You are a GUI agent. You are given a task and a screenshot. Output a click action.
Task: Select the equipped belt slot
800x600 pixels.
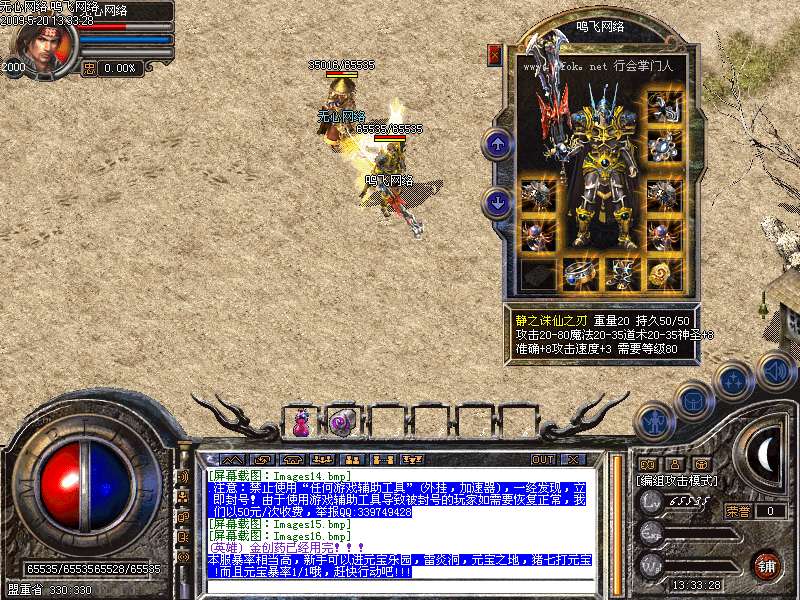click(578, 271)
